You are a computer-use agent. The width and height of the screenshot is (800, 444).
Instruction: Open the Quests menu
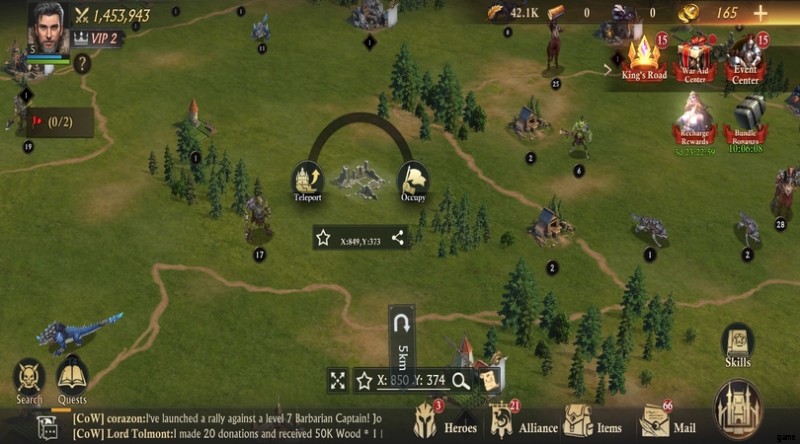tap(72, 380)
